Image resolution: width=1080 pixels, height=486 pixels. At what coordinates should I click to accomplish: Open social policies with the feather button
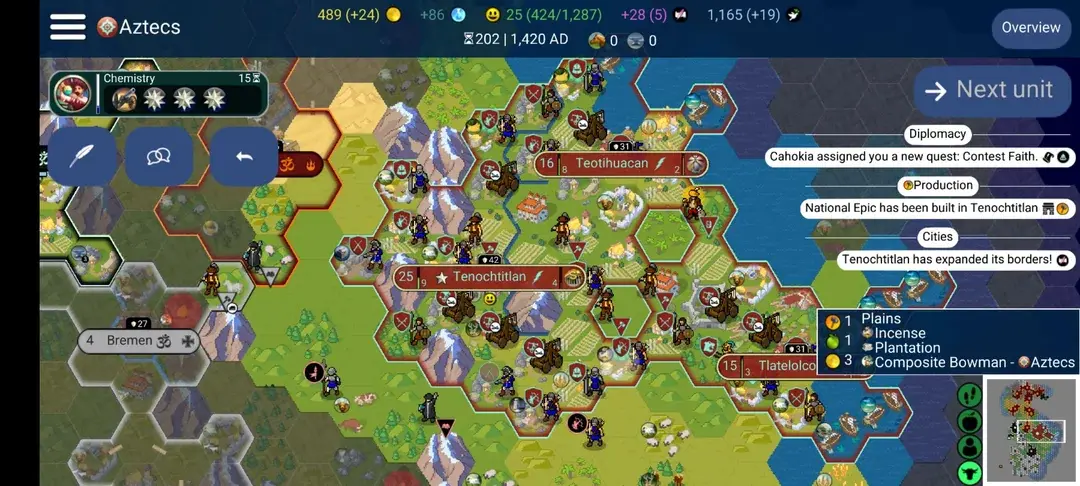pyautogui.click(x=81, y=156)
